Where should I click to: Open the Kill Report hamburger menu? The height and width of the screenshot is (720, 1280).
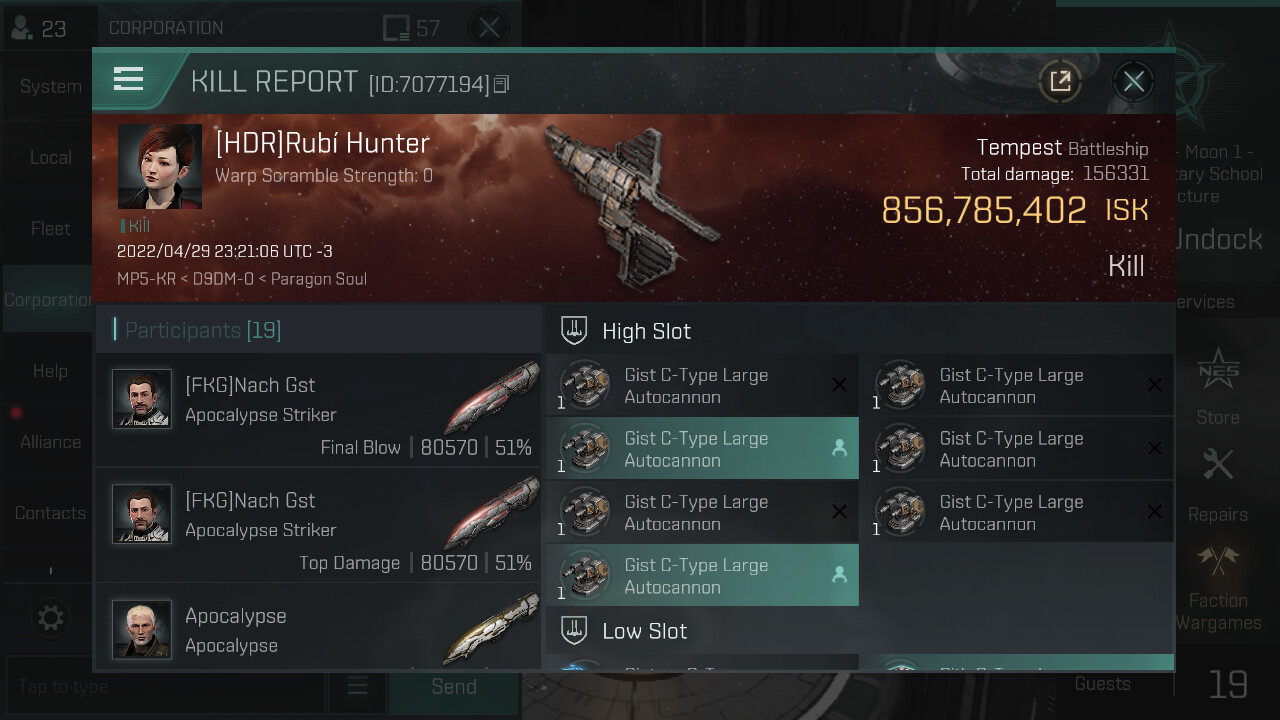click(x=129, y=79)
